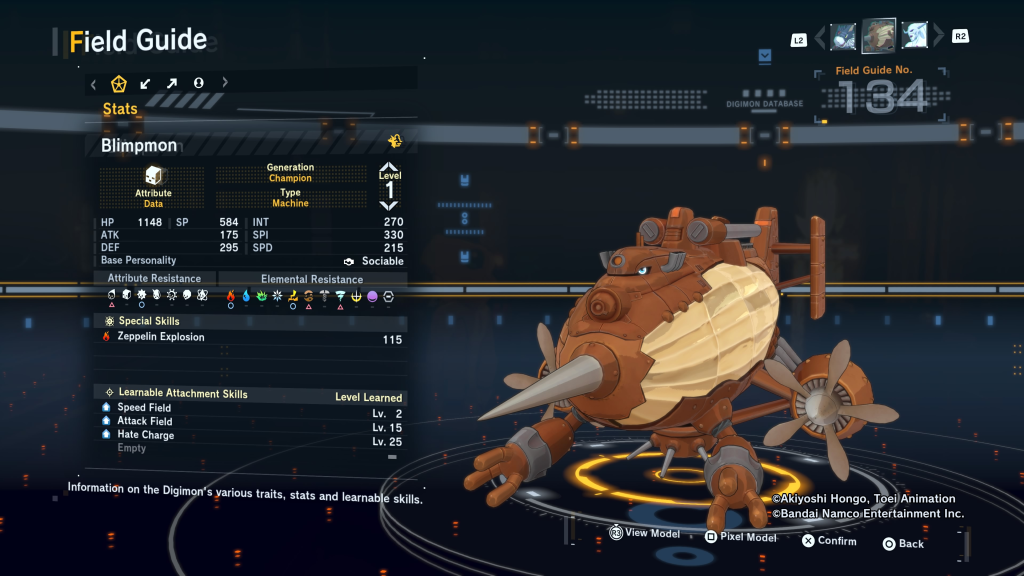Viewport: 1024px width, 576px height.
Task: Select the Speed Field attachment skill
Action: [x=144, y=408]
